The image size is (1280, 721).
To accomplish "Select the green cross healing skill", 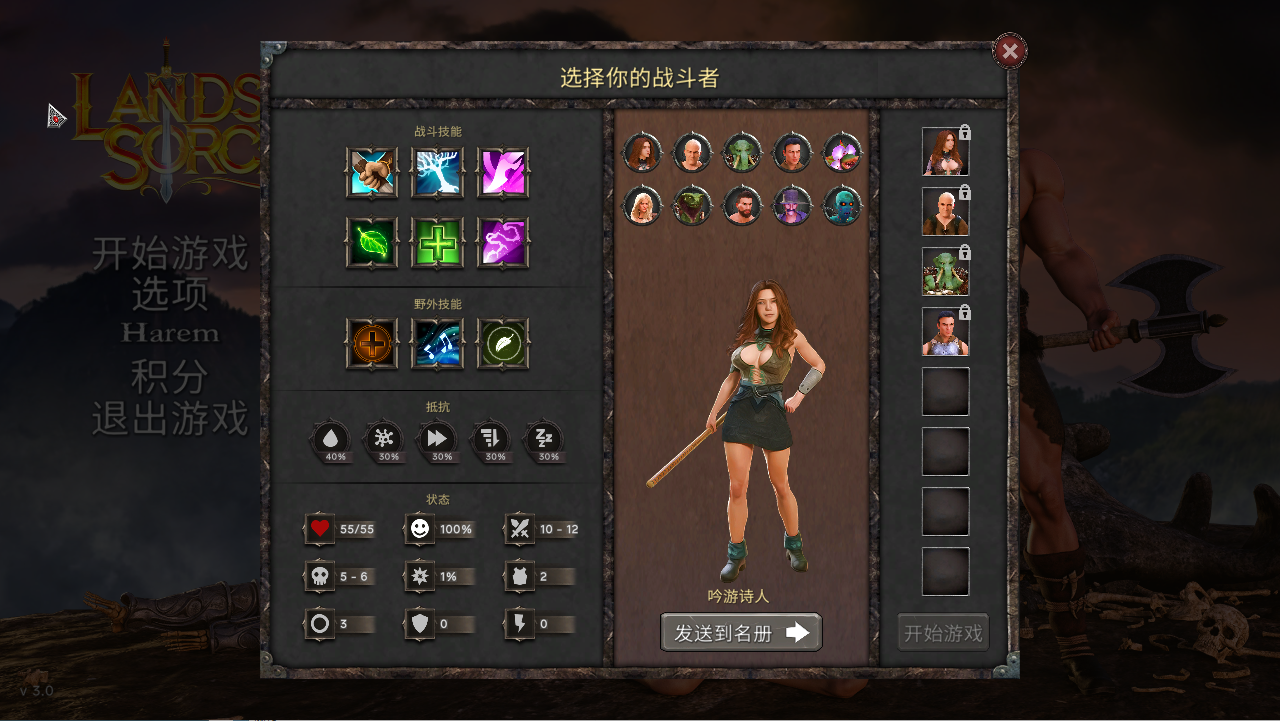I will click(437, 243).
